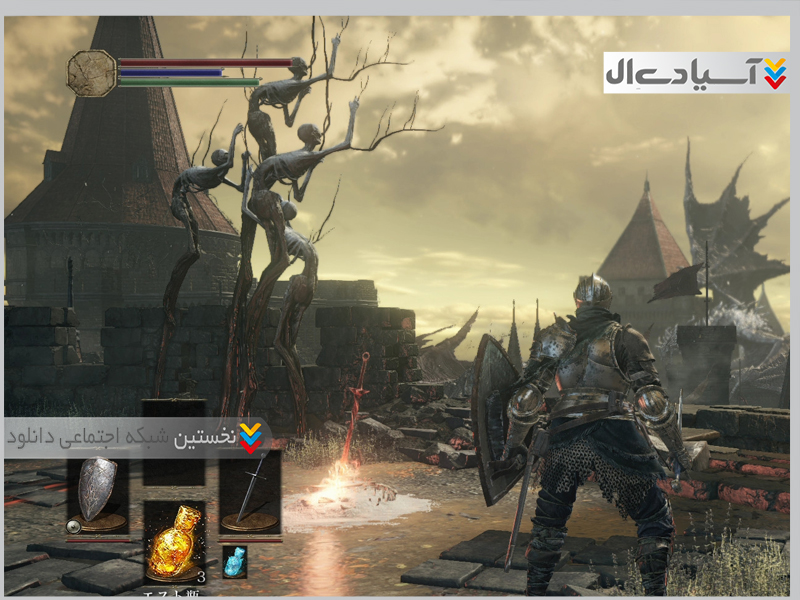Click the Persian download network banner
Image resolution: width=800 pixels, height=600 pixels.
click(137, 437)
